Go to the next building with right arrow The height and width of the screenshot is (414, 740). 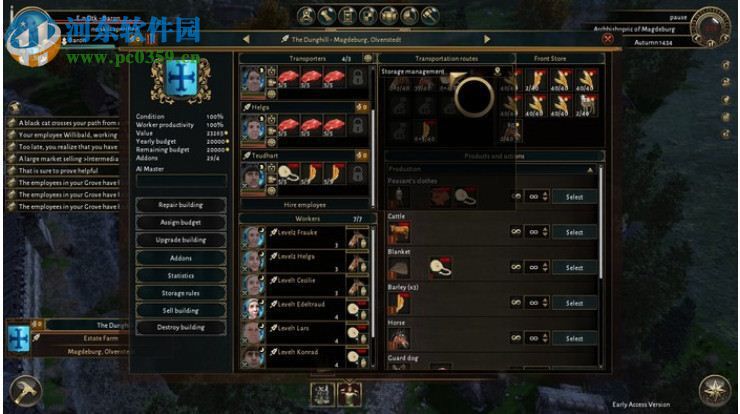tap(487, 39)
